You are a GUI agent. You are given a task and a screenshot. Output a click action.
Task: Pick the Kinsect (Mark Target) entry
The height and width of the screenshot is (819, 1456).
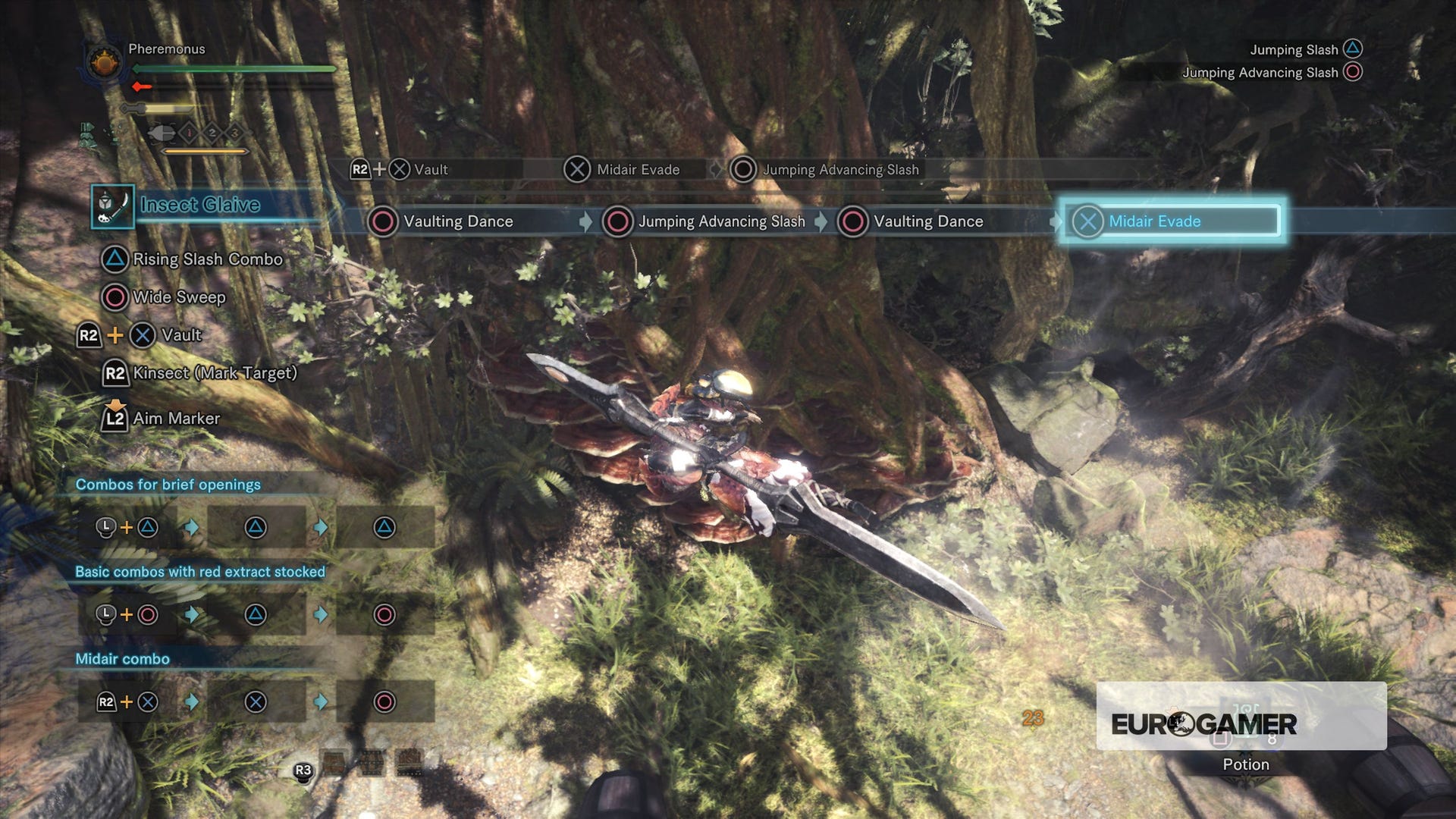click(x=214, y=373)
